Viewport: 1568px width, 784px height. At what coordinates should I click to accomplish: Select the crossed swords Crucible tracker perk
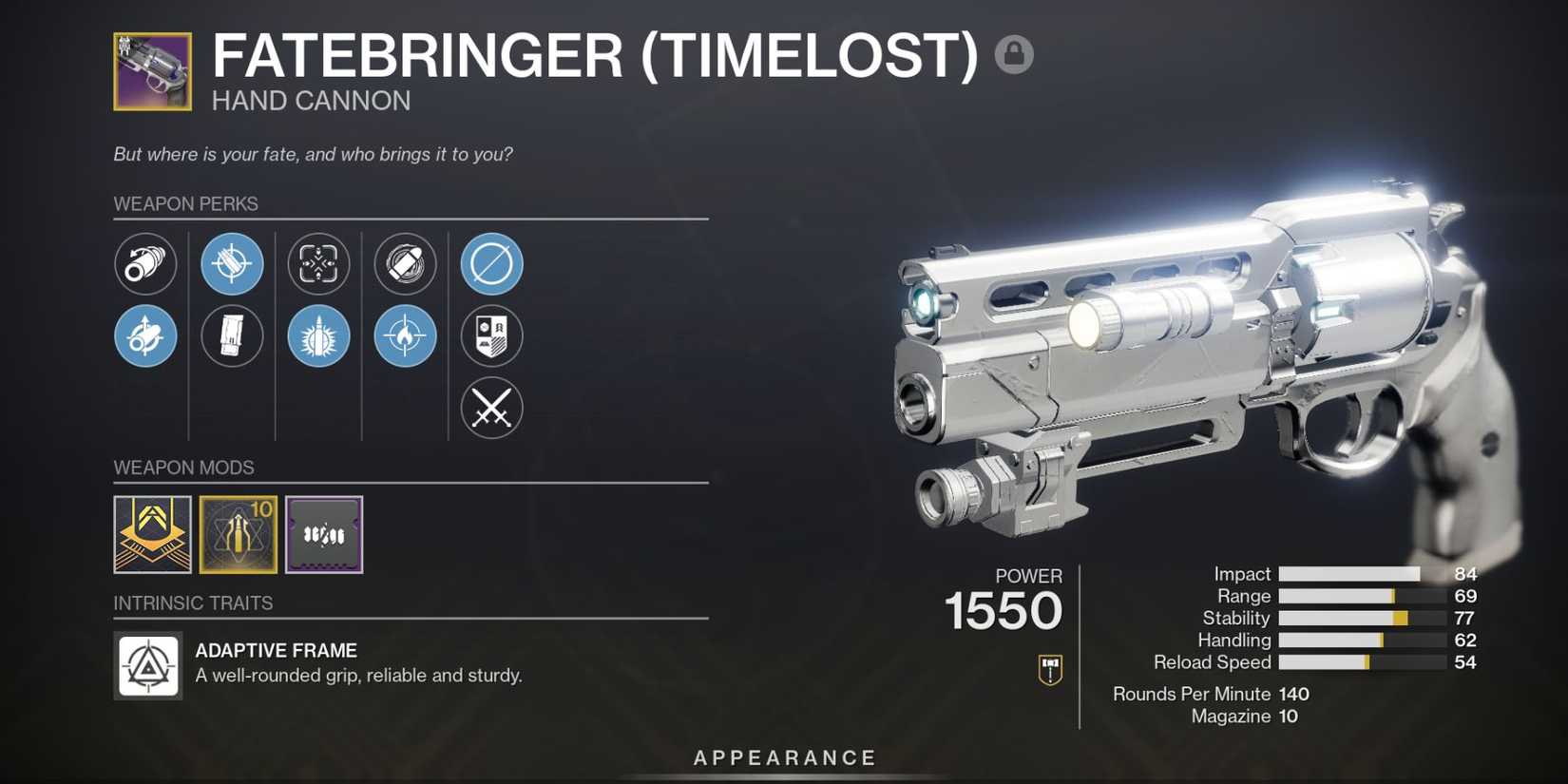490,409
